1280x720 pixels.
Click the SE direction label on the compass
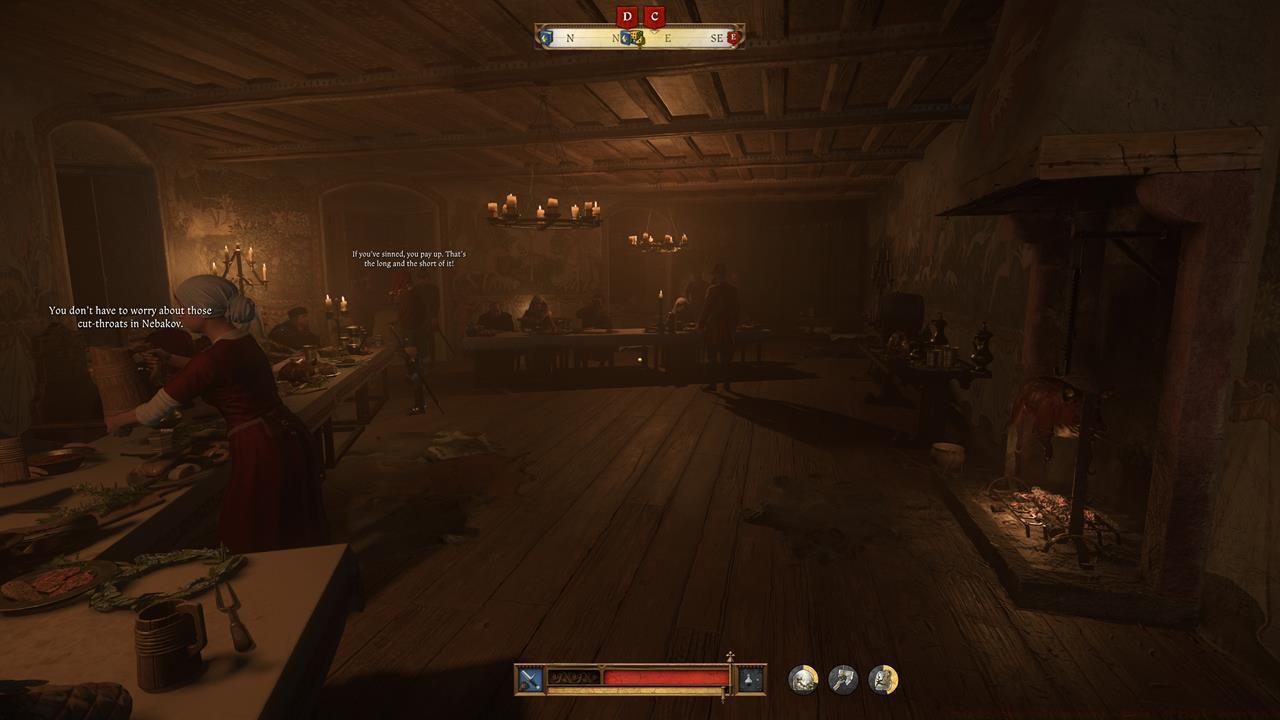click(717, 37)
